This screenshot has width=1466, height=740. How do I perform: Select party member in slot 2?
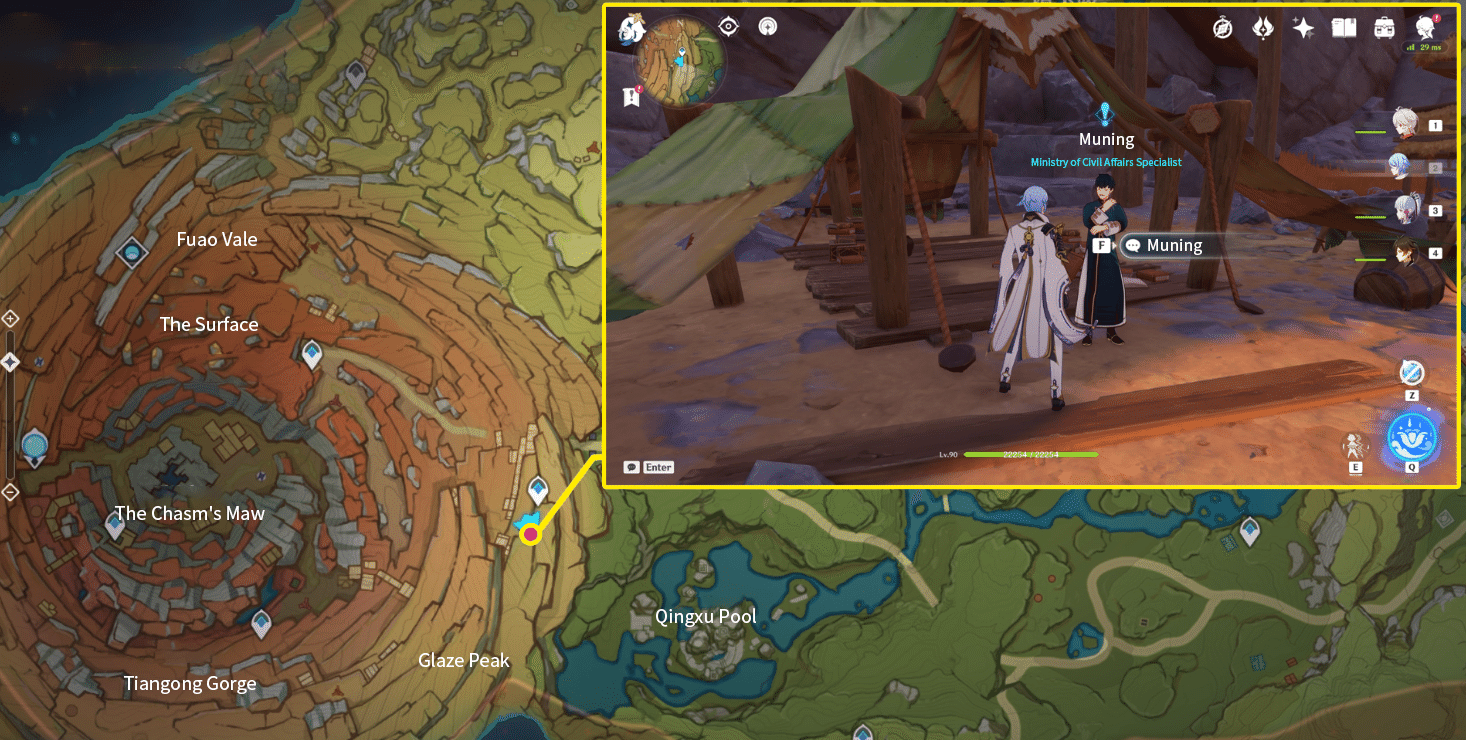(x=1403, y=166)
